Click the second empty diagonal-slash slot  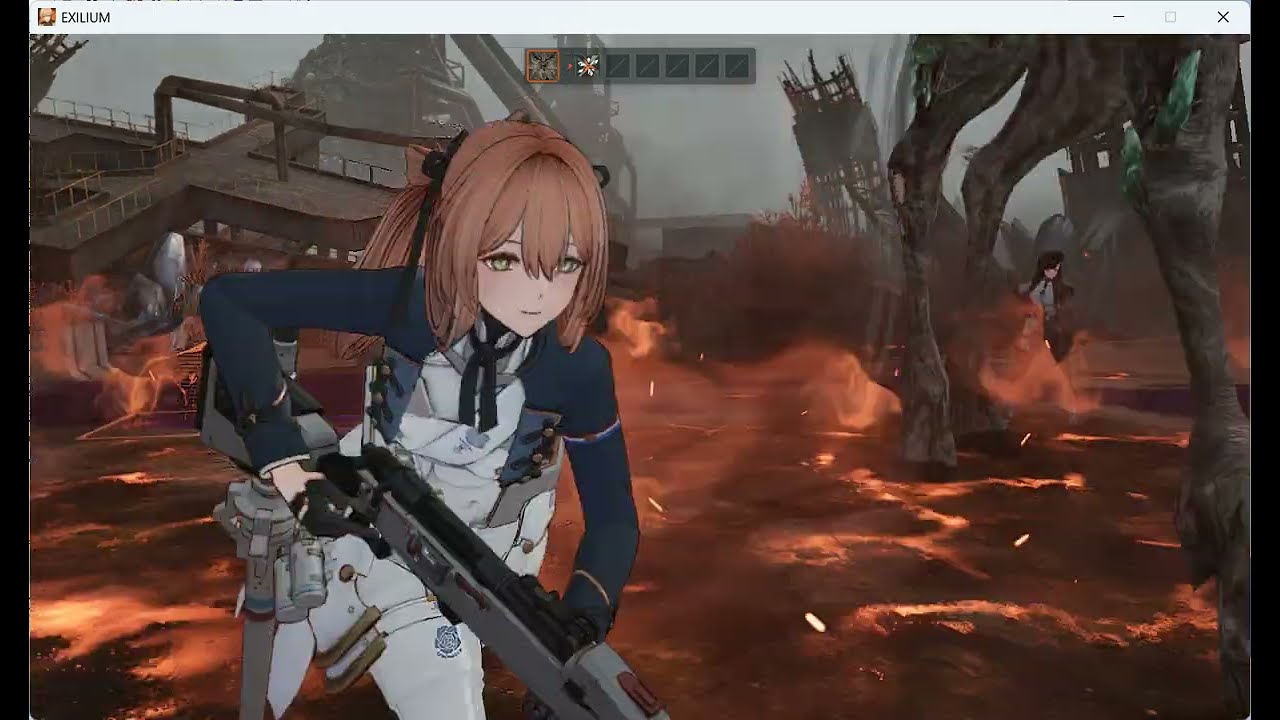[647, 66]
